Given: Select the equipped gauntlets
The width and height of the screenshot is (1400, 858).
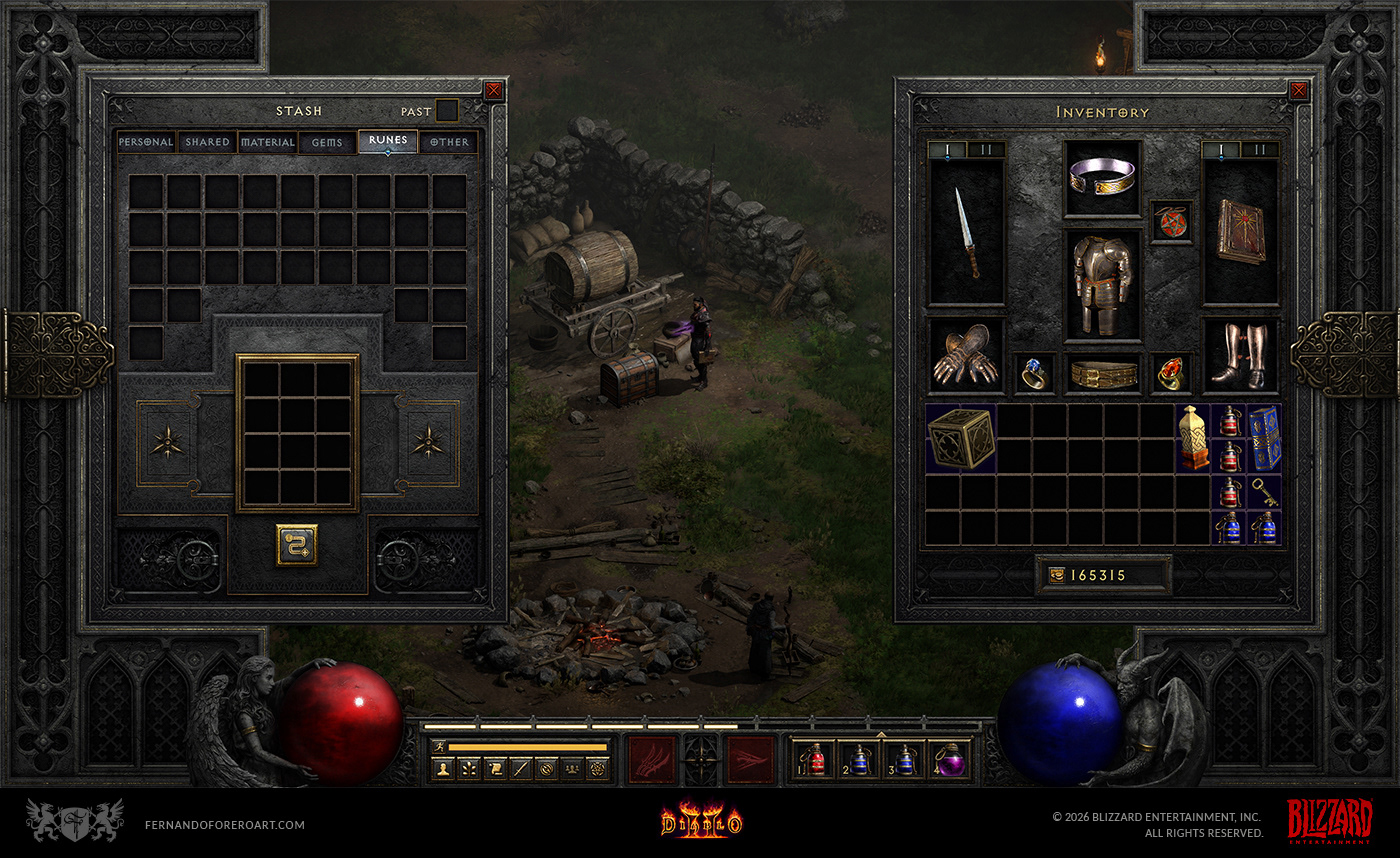Looking at the screenshot, I should (966, 355).
